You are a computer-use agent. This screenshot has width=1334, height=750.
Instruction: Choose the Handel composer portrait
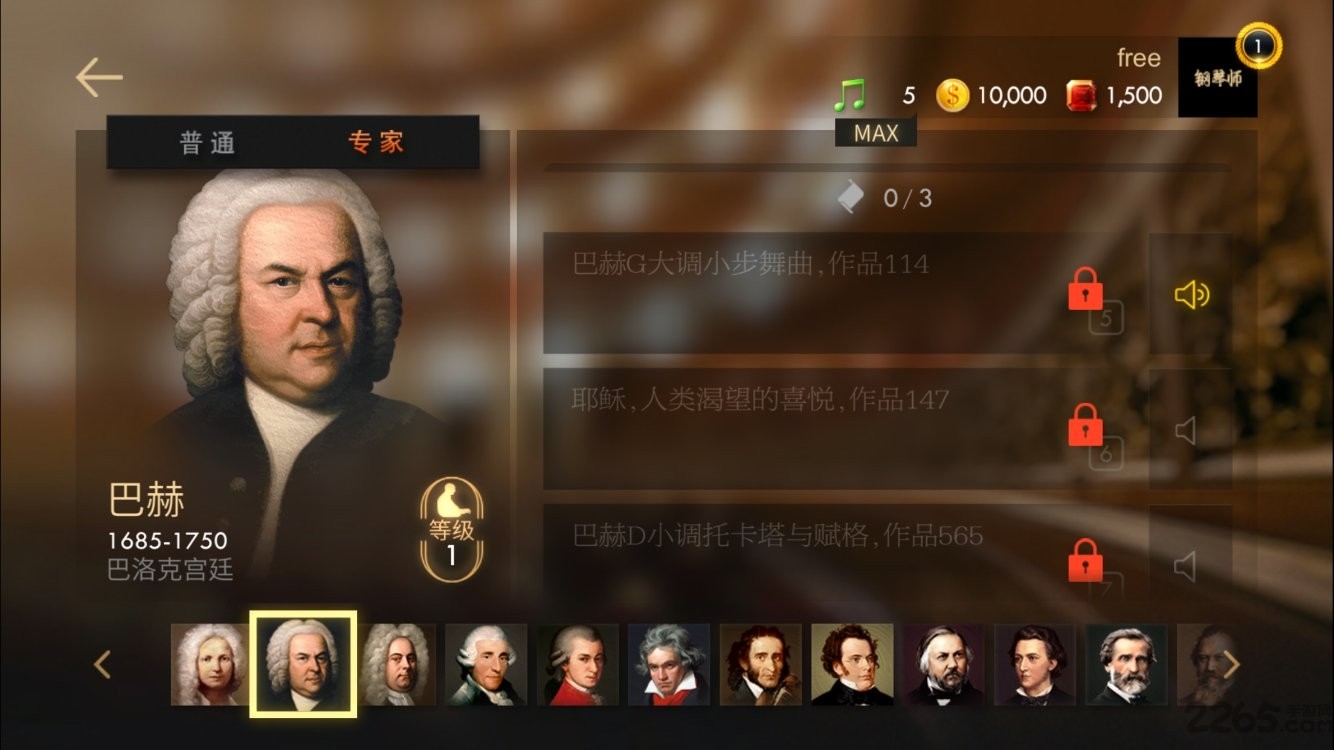(397, 664)
